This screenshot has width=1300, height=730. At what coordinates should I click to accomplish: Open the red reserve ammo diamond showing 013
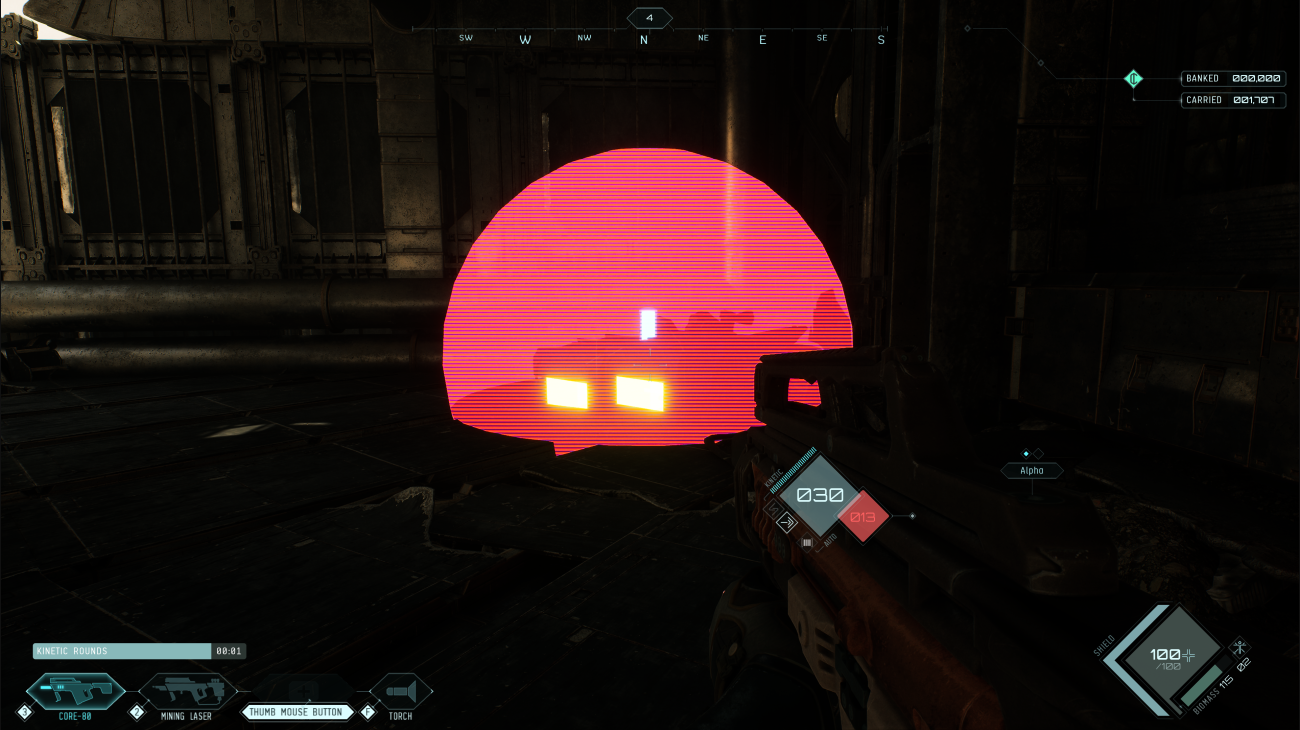862,515
